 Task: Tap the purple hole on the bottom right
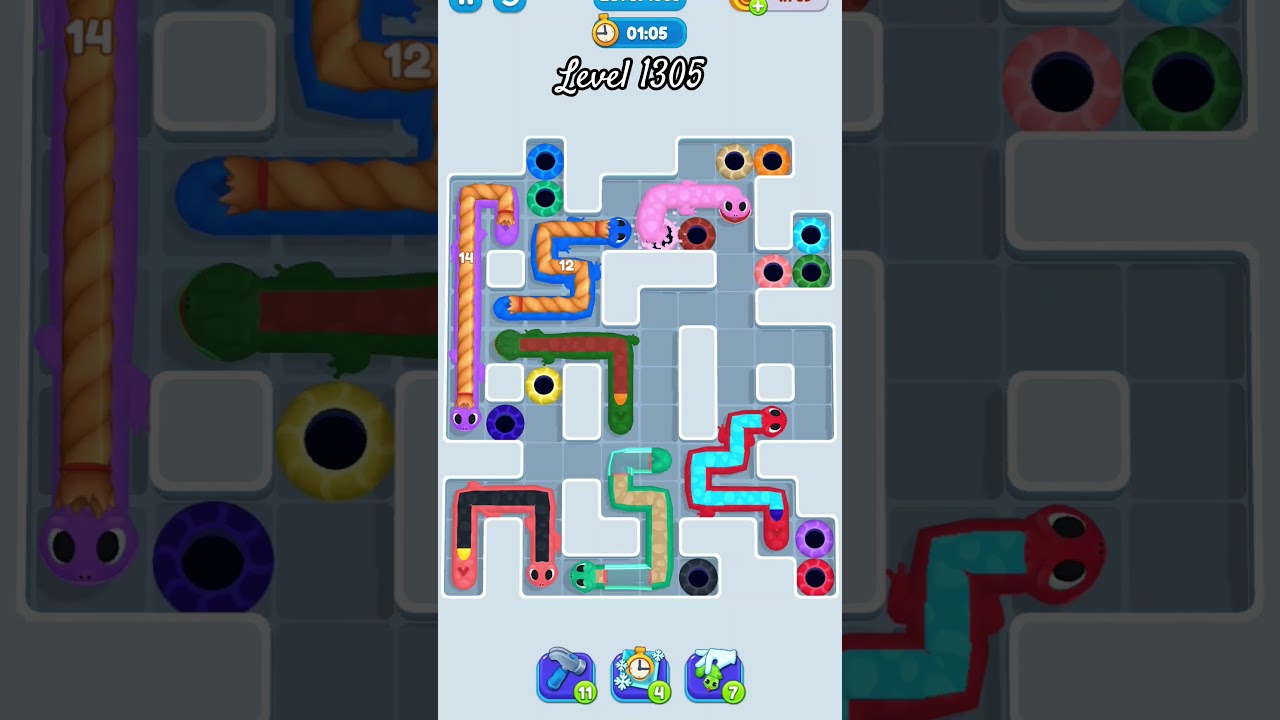[x=813, y=538]
